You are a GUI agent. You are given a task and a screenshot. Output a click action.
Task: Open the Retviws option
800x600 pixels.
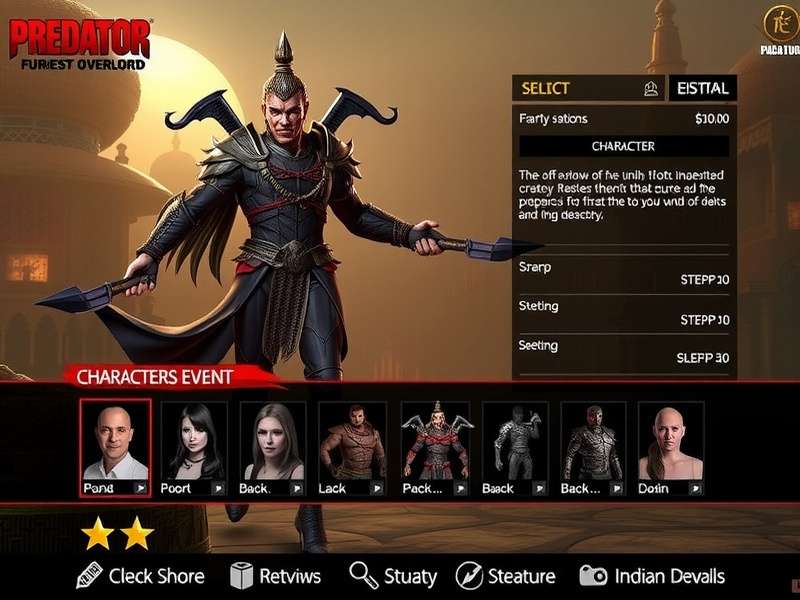tap(275, 576)
